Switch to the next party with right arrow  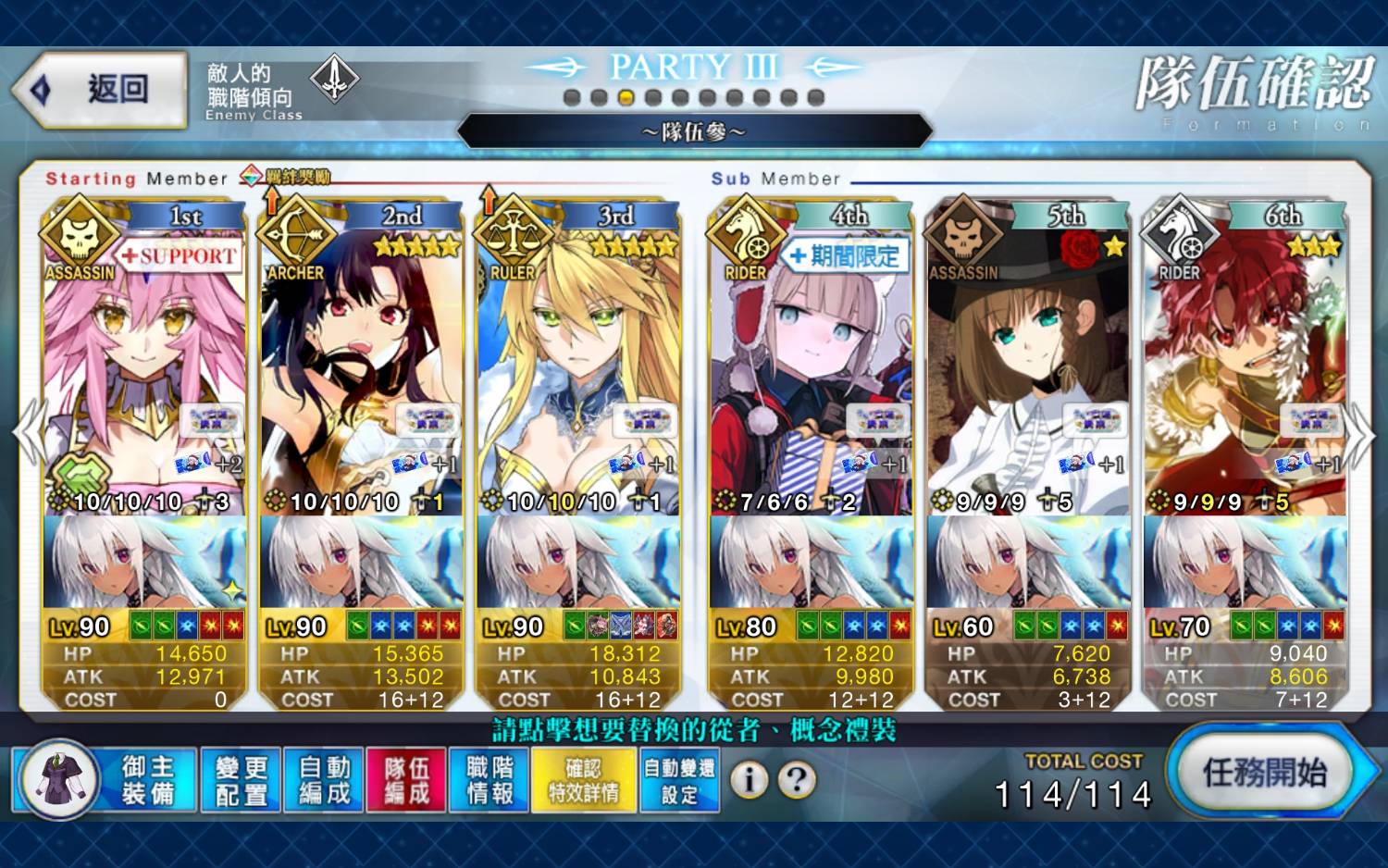[x=1359, y=433]
